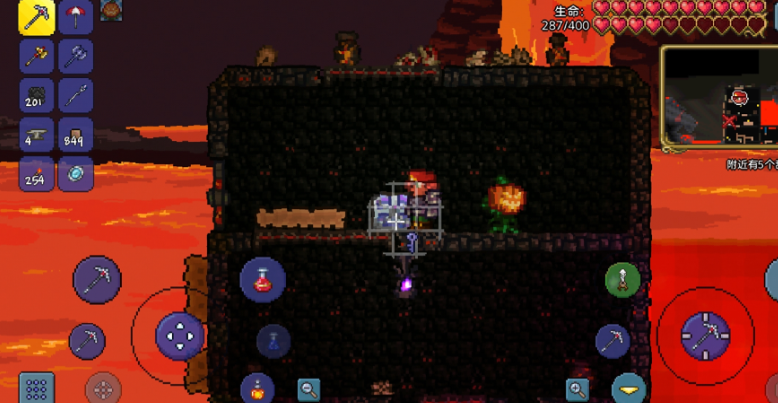The width and height of the screenshot is (778, 403).
Task: Open the inventory grid button
Action: coord(37,388)
